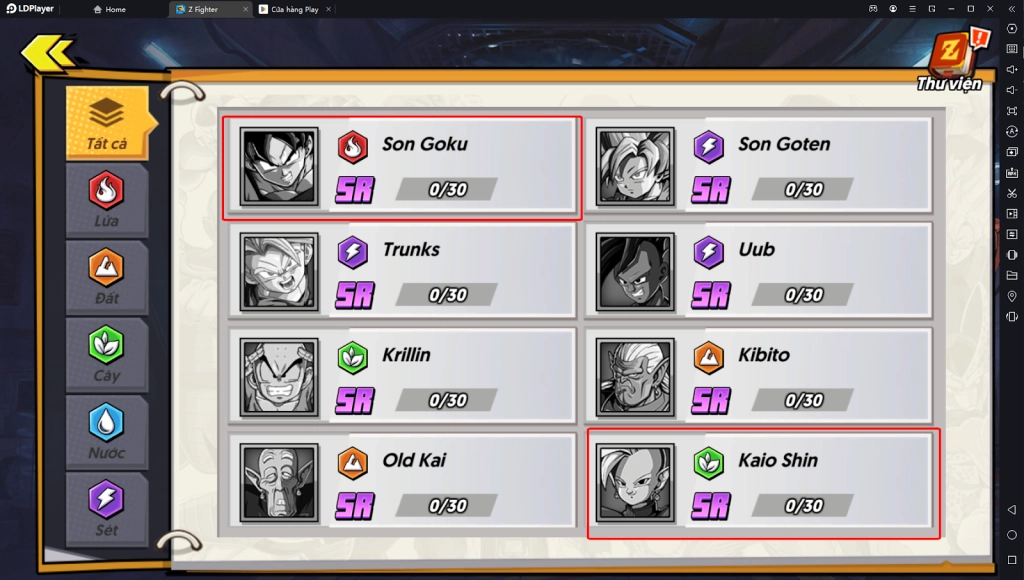
Task: Select the Krillin hero card
Action: click(x=401, y=377)
